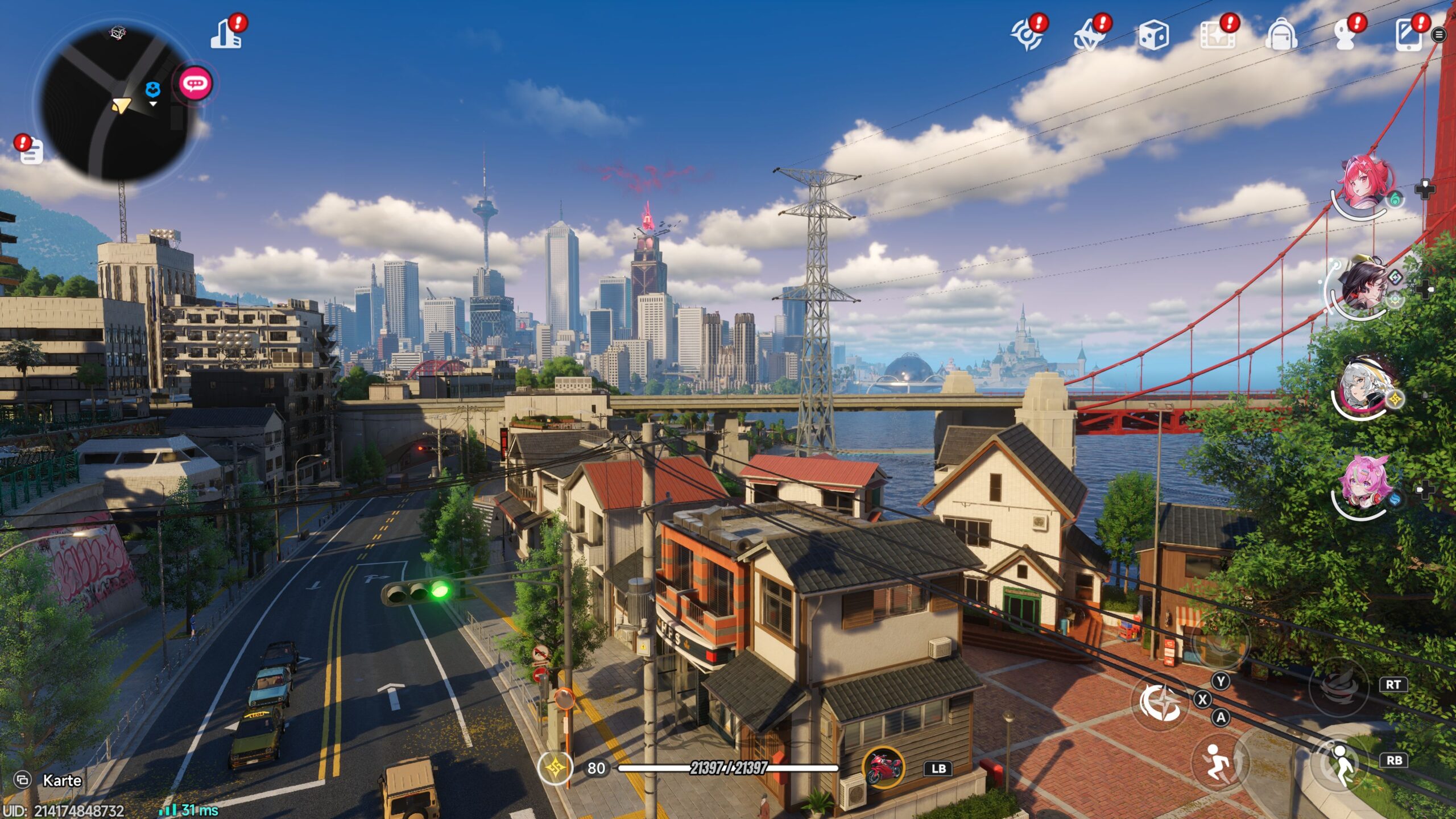This screenshot has height=819, width=1456.
Task: Open the document list icon with alert
Action: tap(31, 151)
